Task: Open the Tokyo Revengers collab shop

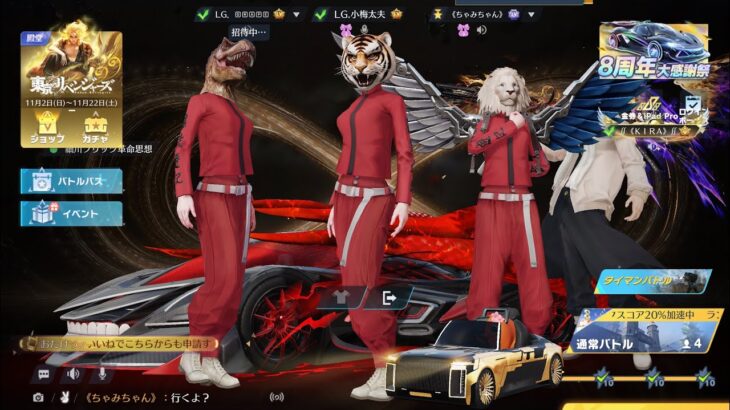Action: (x=47, y=127)
